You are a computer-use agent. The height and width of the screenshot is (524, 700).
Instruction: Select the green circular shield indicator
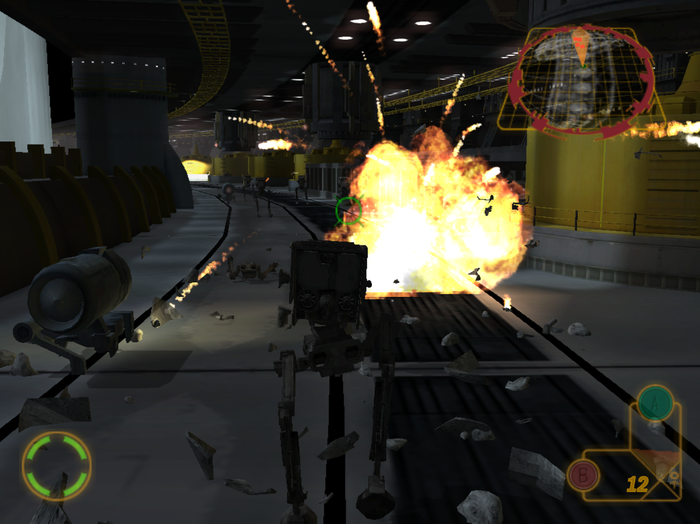pyautogui.click(x=57, y=464)
